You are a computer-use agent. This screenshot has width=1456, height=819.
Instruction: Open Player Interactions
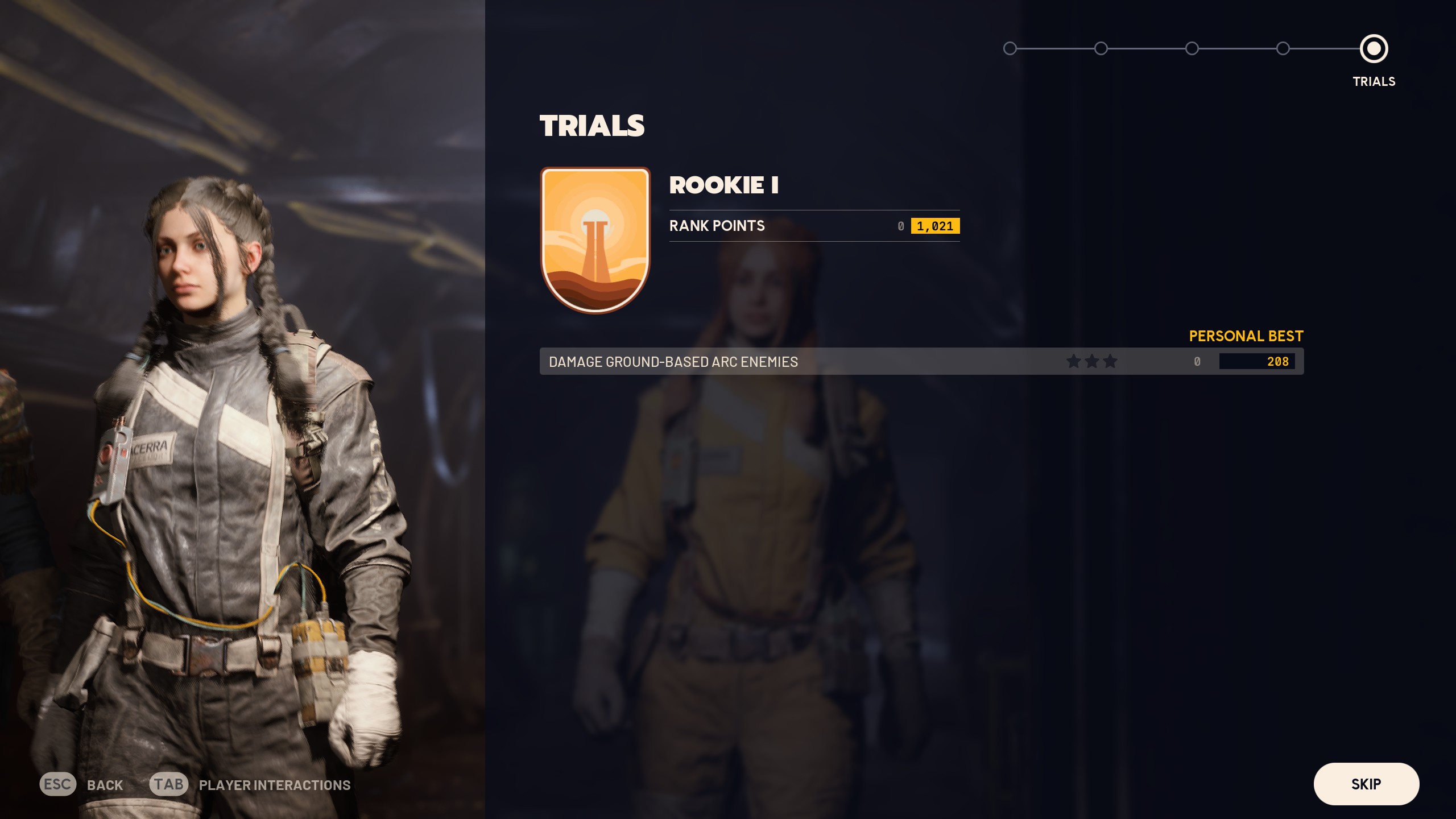click(250, 785)
